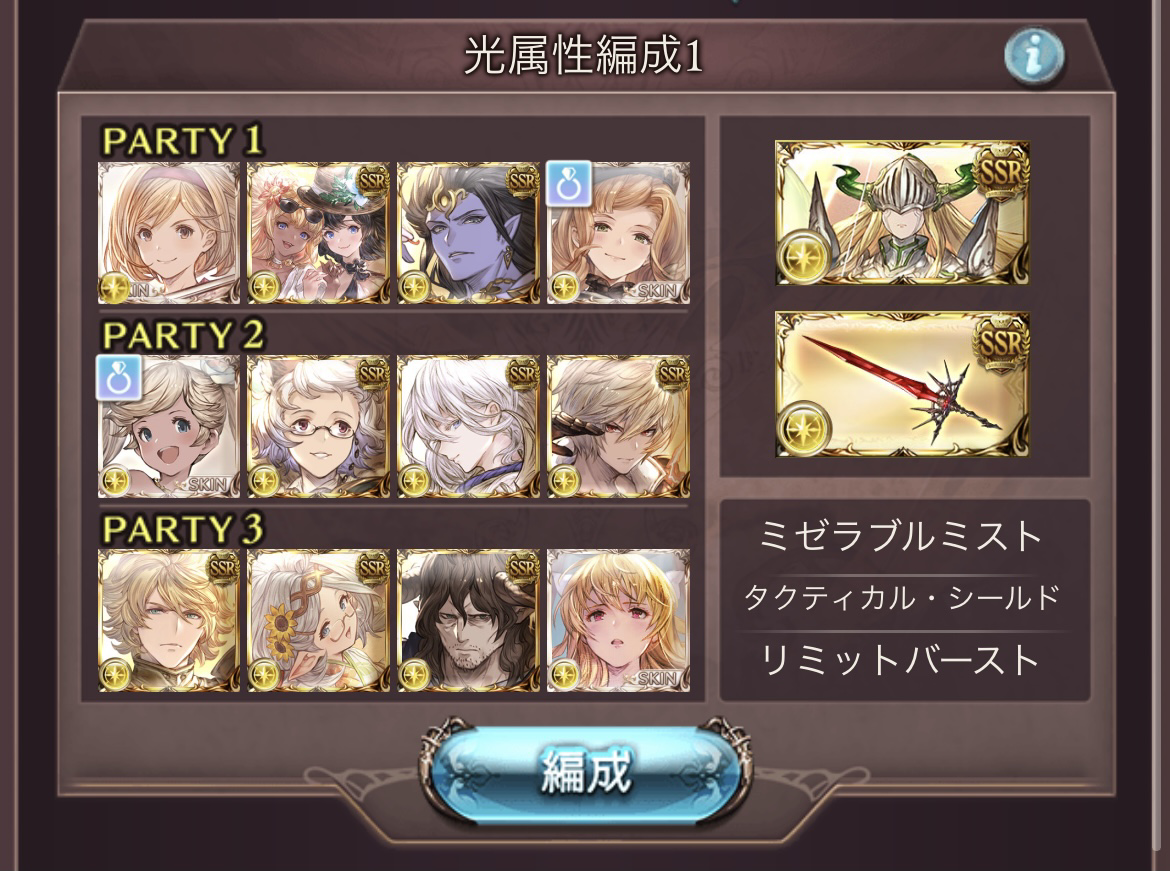Select the horned helmet knight summon card
Image resolution: width=1170 pixels, height=871 pixels.
click(902, 212)
